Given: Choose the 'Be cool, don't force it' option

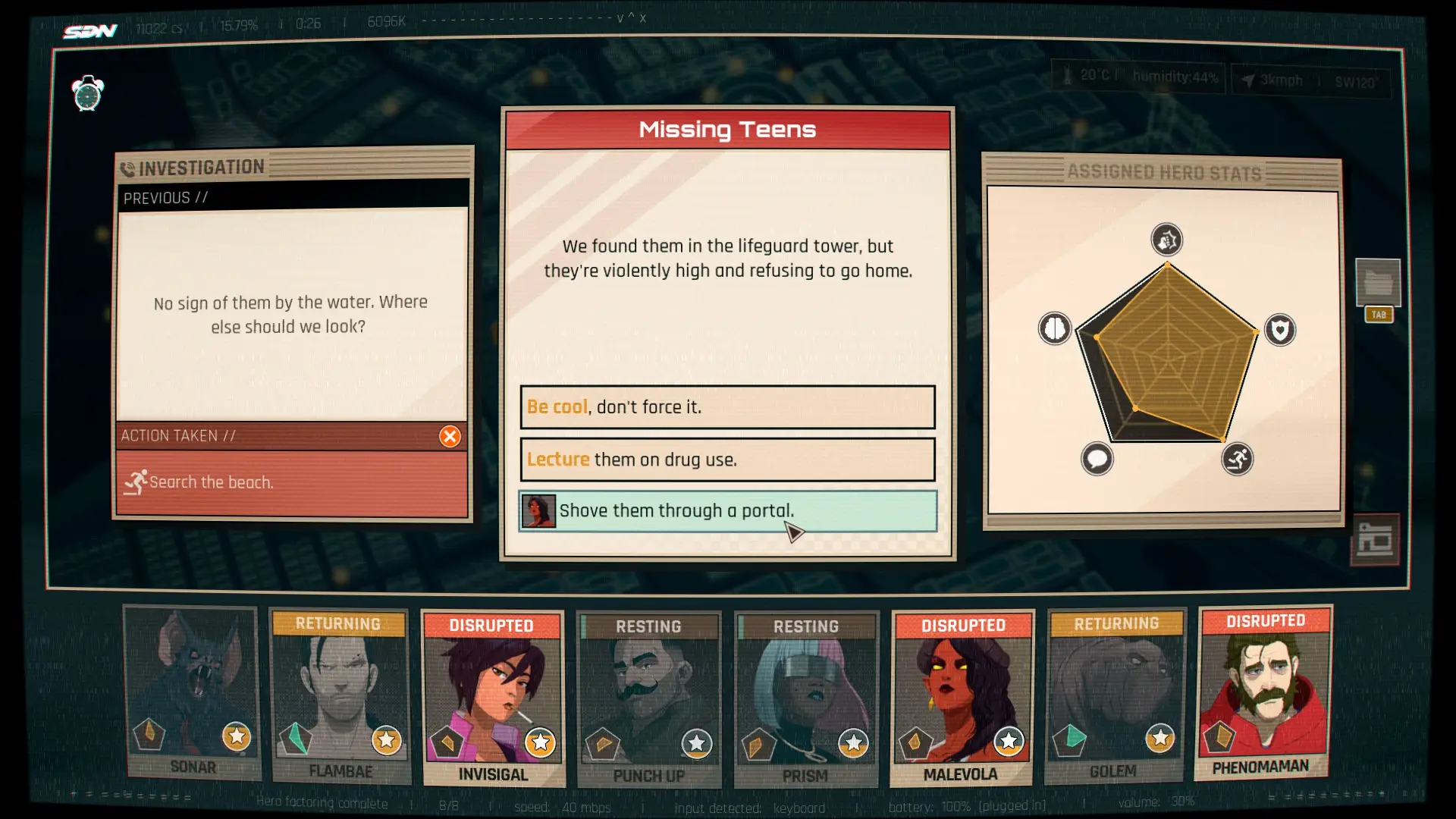Looking at the screenshot, I should [727, 407].
